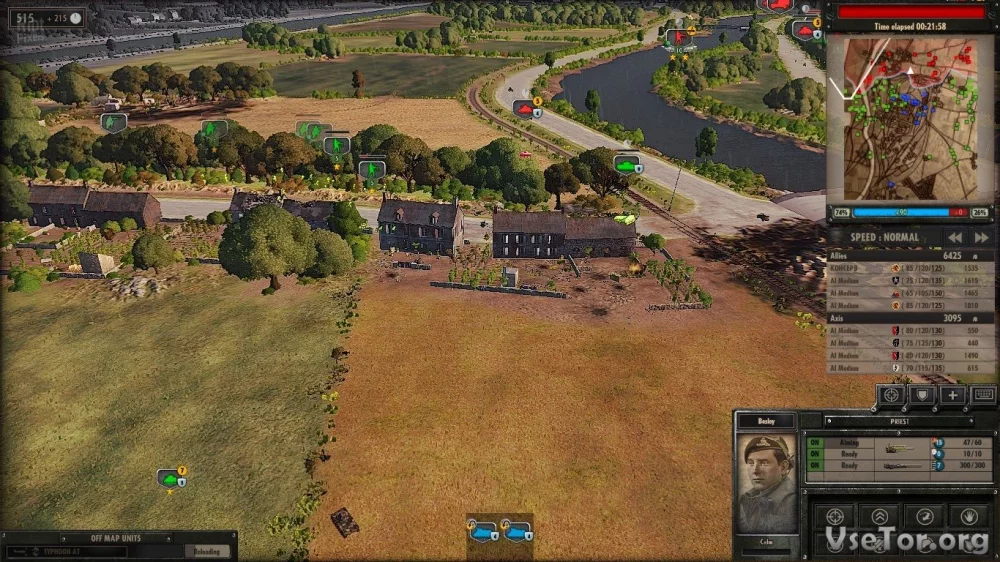Toggle the ON switch for the Aiming weapon
1000x562 pixels.
815,442
